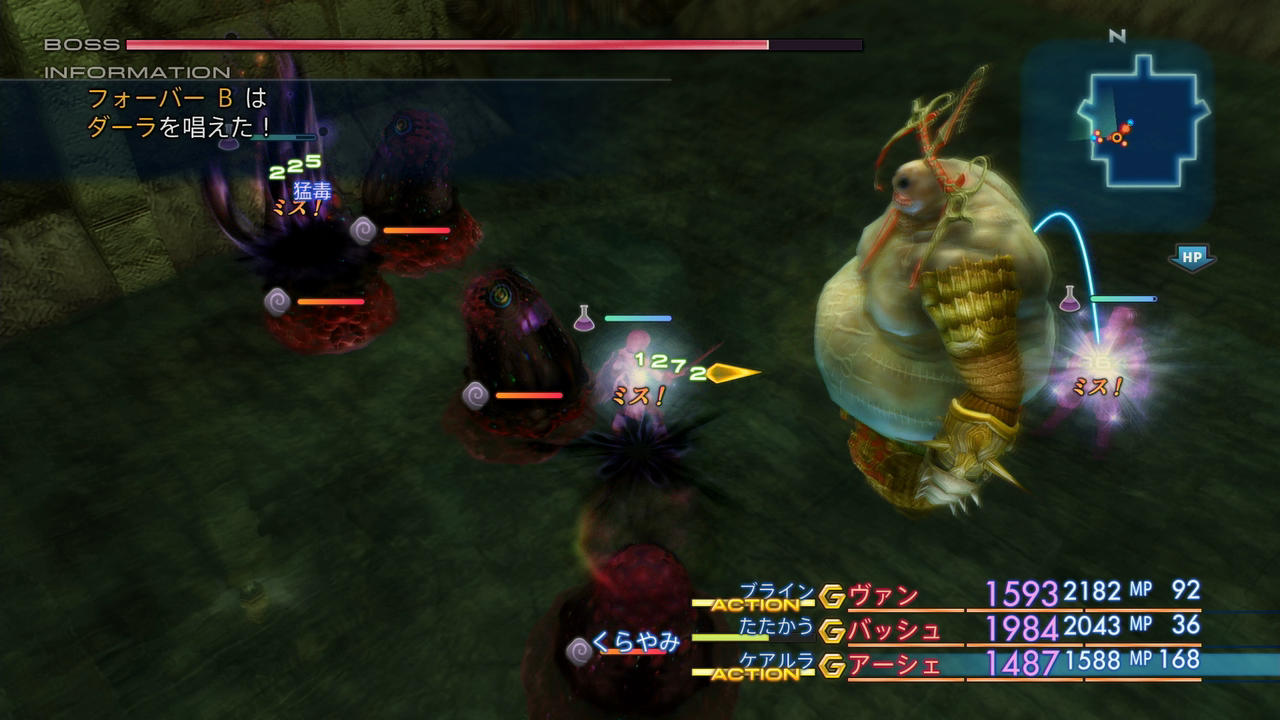Select party member アーシェ
The width and height of the screenshot is (1280, 720).
[x=894, y=665]
